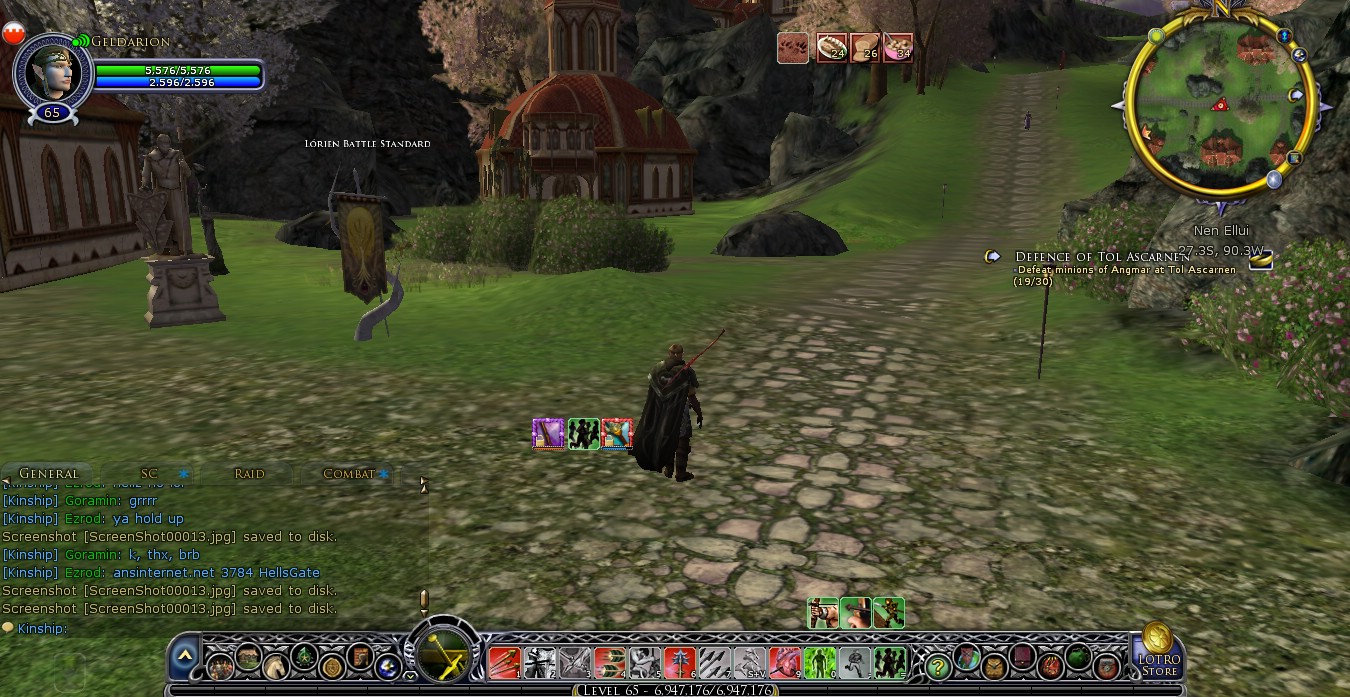Open the Combat chat tab

pyautogui.click(x=348, y=473)
